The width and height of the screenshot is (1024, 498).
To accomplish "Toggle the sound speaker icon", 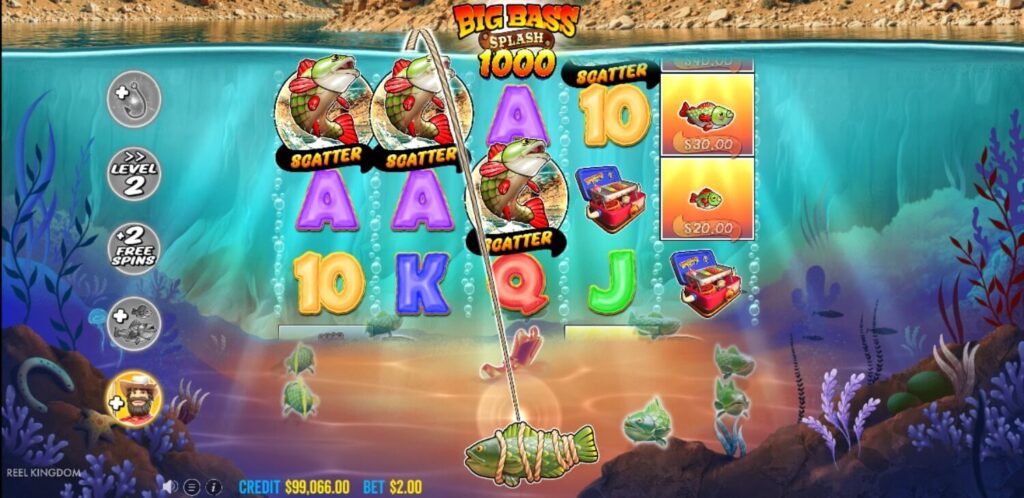I will coord(171,487).
